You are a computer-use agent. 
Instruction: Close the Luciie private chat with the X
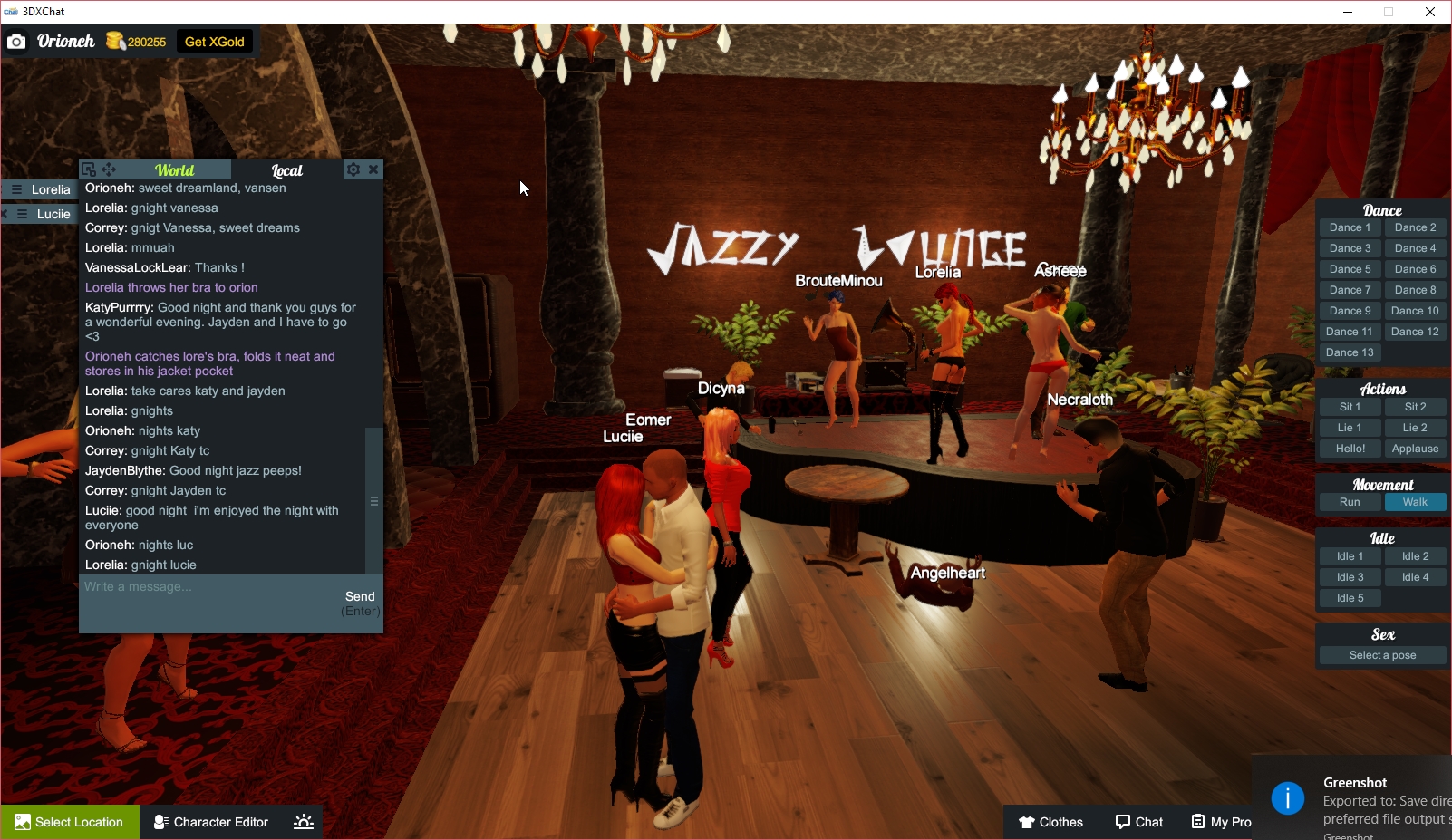4,214
